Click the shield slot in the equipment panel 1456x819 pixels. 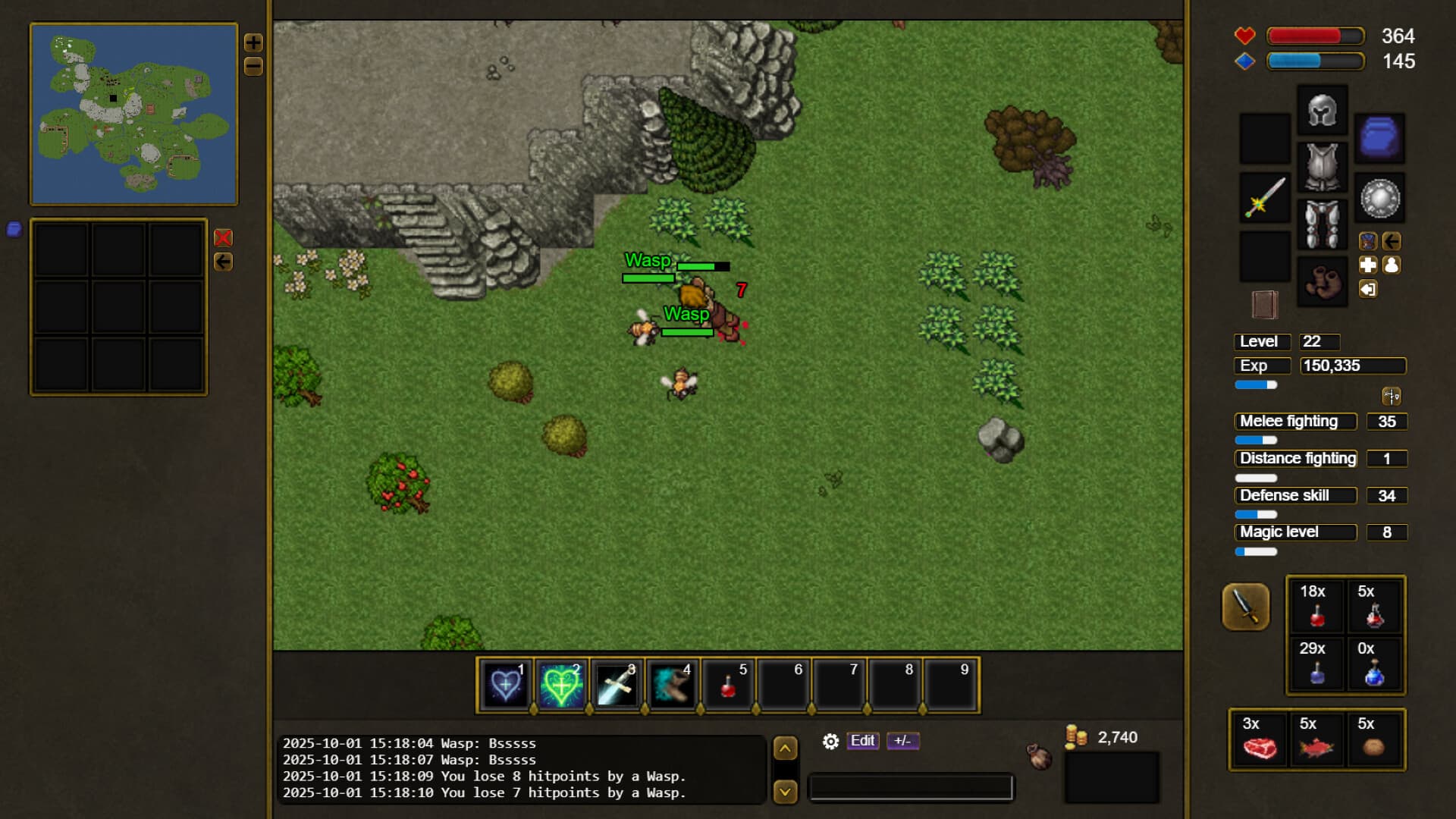point(1379,198)
